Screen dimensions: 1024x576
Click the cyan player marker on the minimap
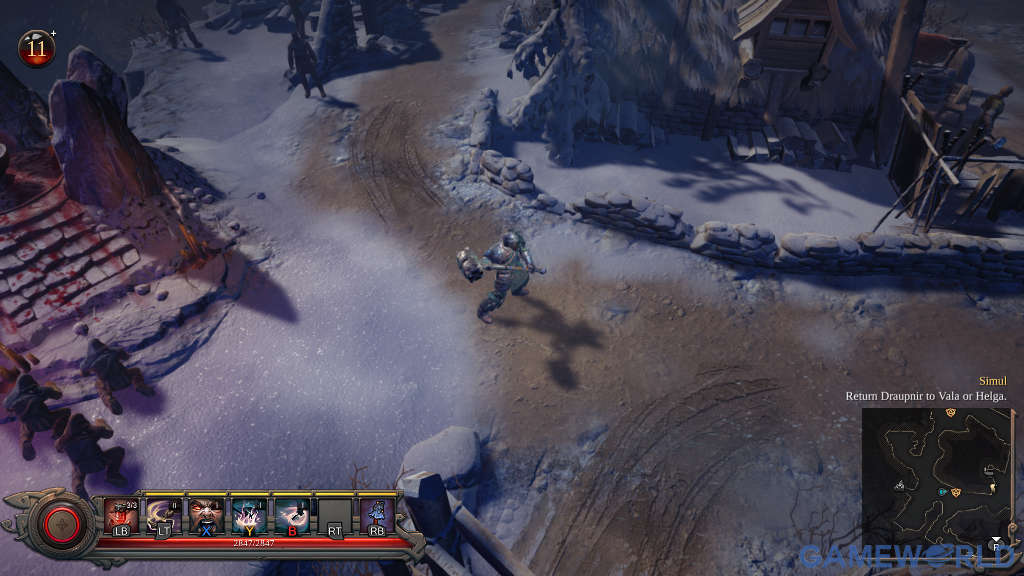click(x=942, y=492)
